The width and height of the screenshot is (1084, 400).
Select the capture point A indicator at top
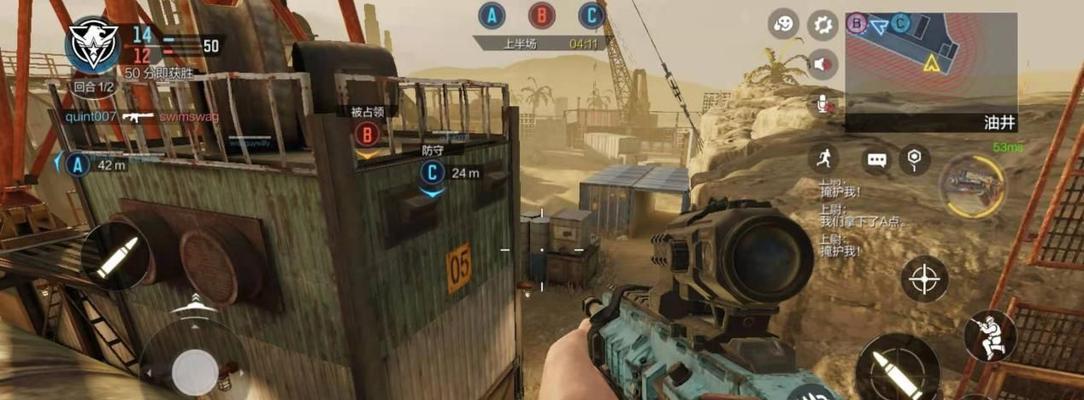tap(490, 15)
